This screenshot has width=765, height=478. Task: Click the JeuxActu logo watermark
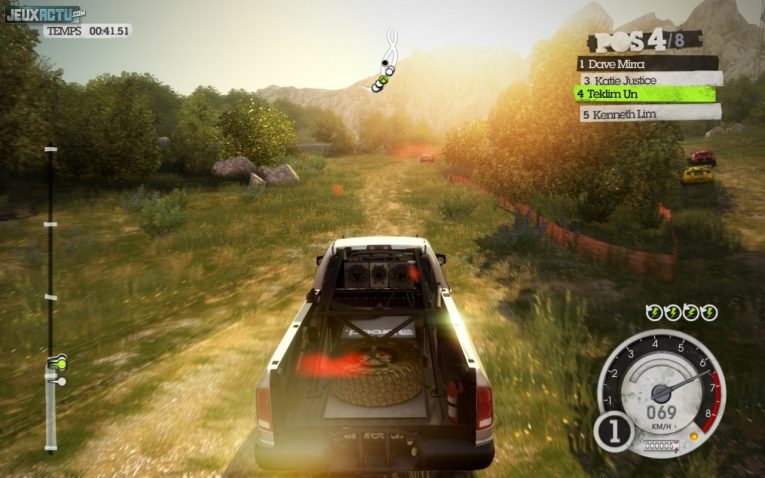coord(45,13)
